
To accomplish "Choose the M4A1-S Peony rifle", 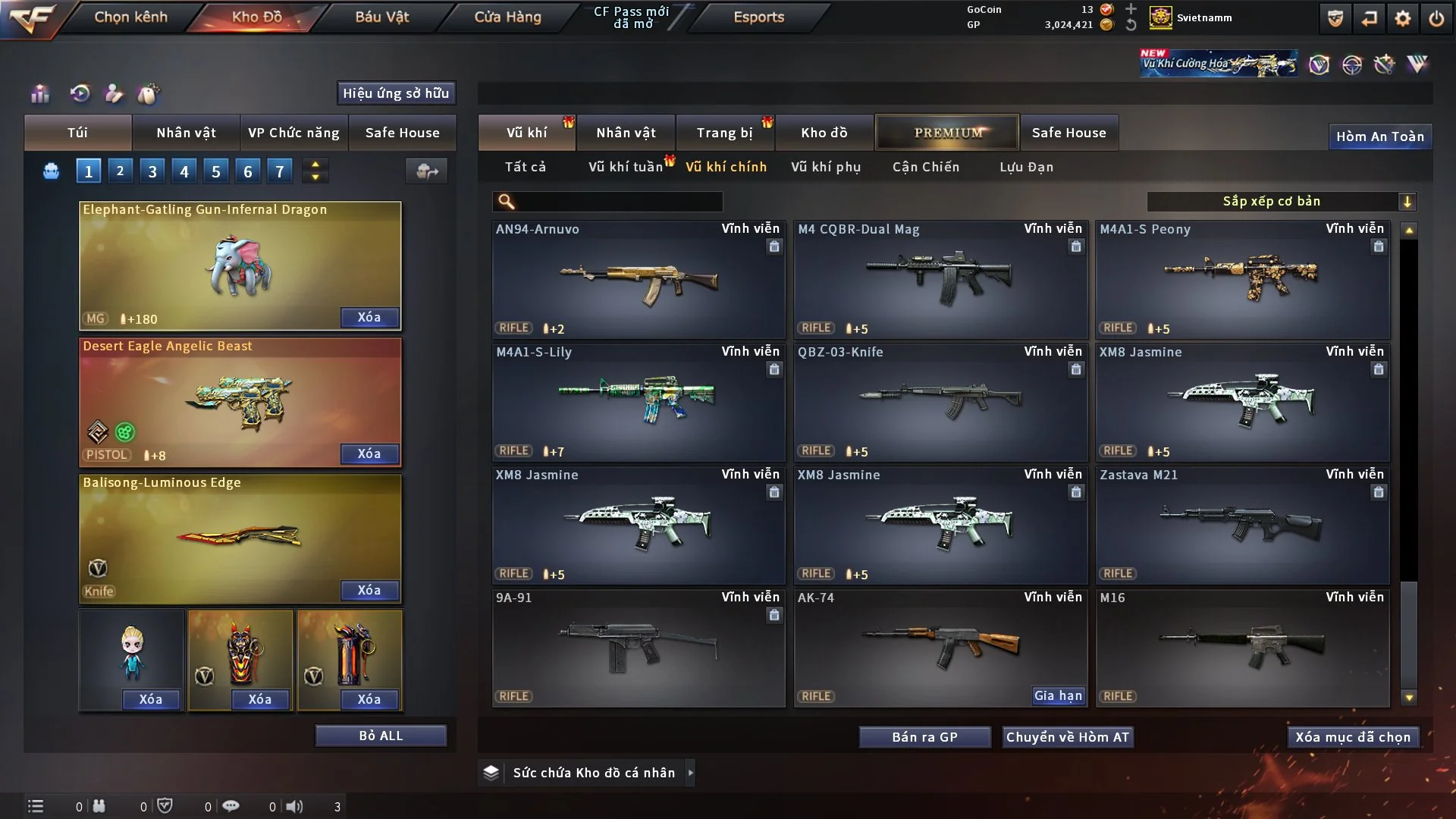I will (1242, 280).
